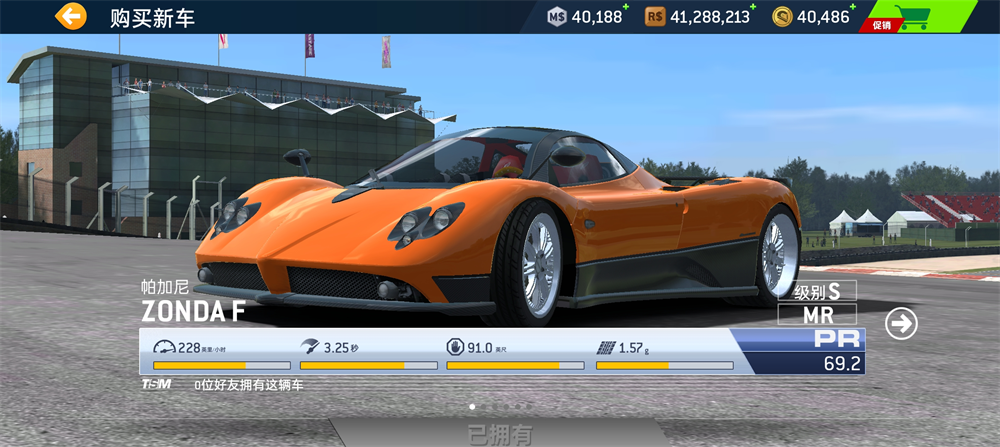Add more gold coins

(854, 8)
